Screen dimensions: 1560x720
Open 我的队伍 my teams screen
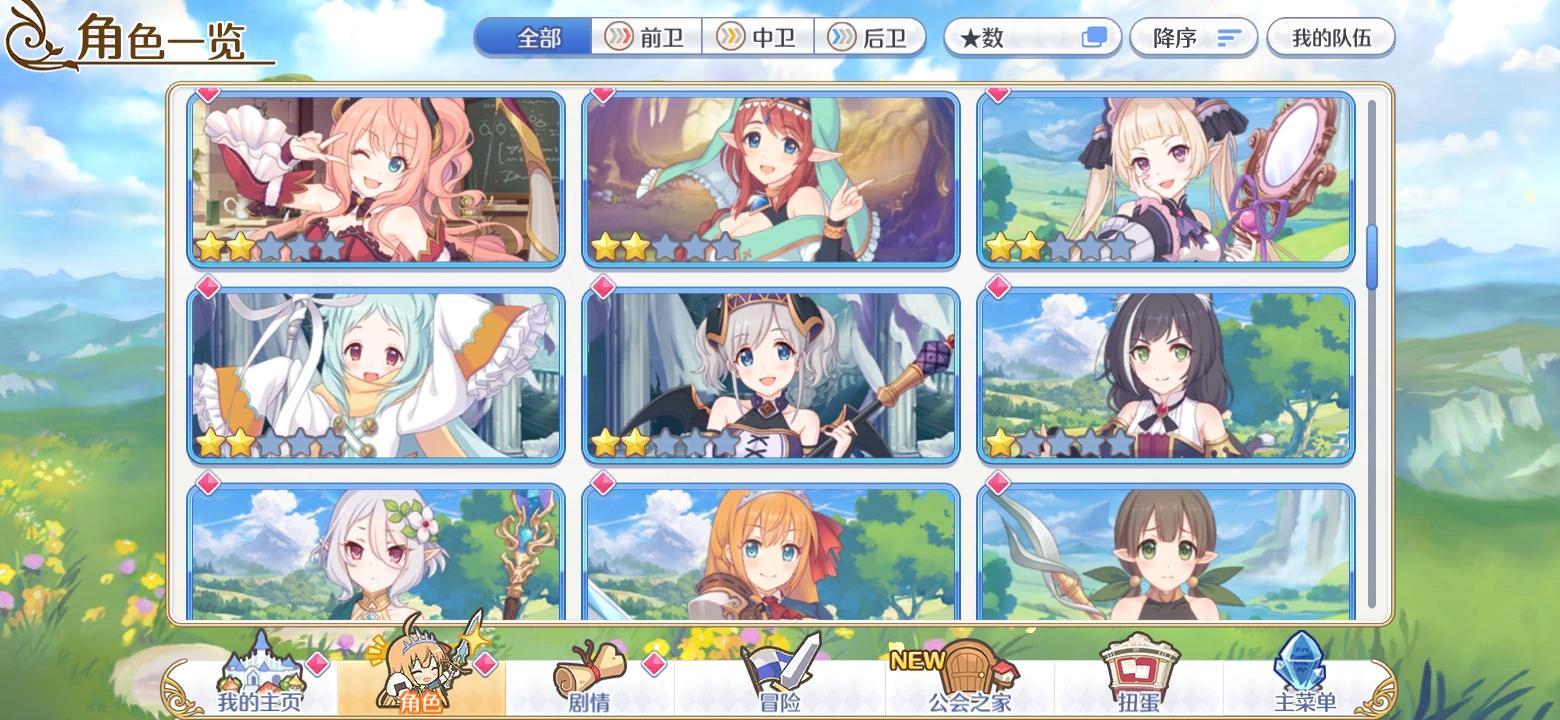click(1331, 37)
